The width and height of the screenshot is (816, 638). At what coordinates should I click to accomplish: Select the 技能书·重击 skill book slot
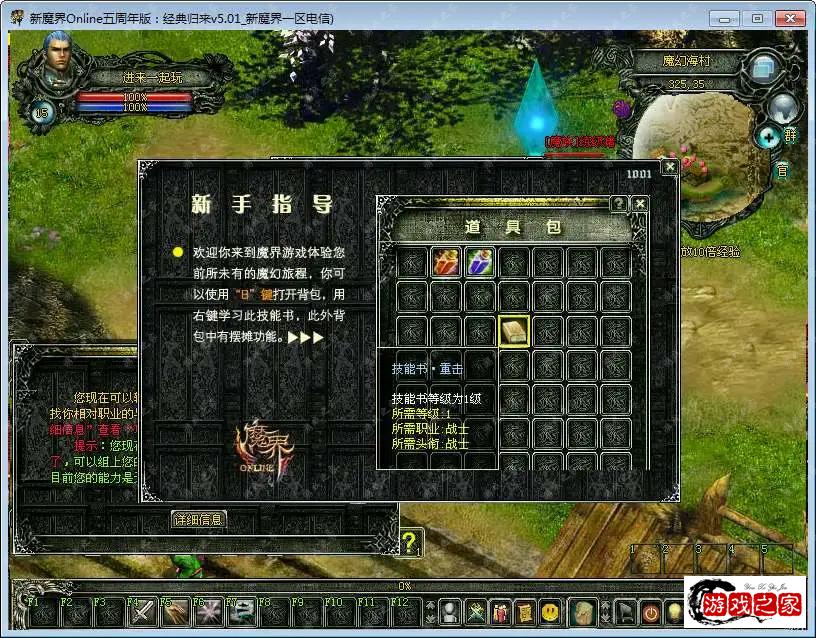coord(514,331)
